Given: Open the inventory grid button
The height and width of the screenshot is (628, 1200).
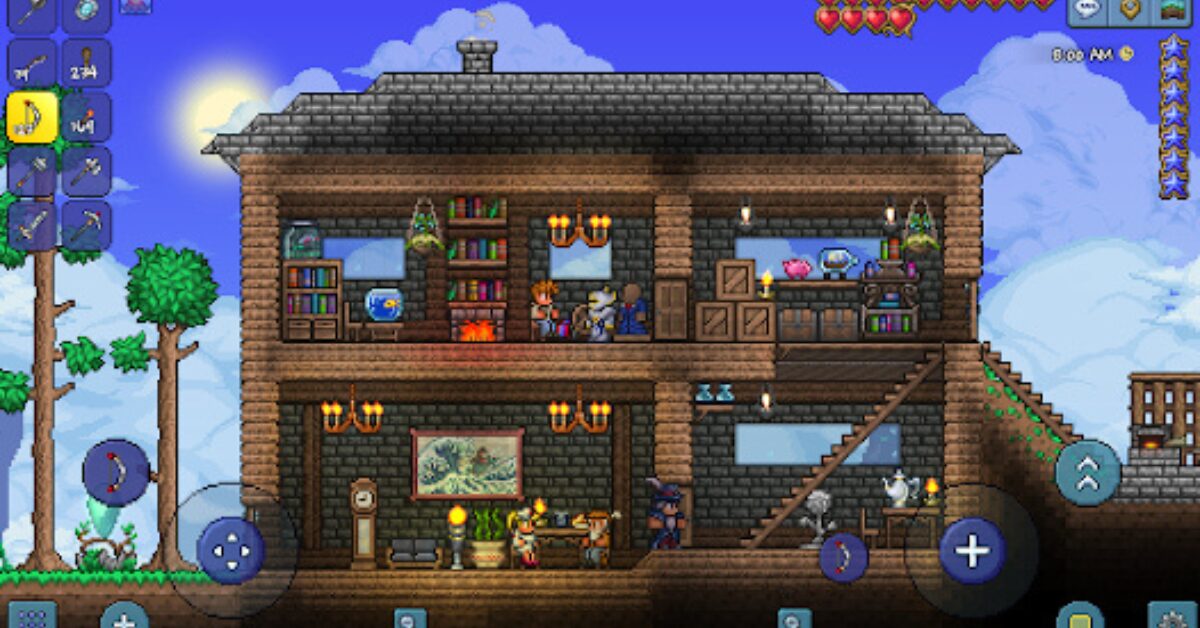Looking at the screenshot, I should (x=31, y=616).
